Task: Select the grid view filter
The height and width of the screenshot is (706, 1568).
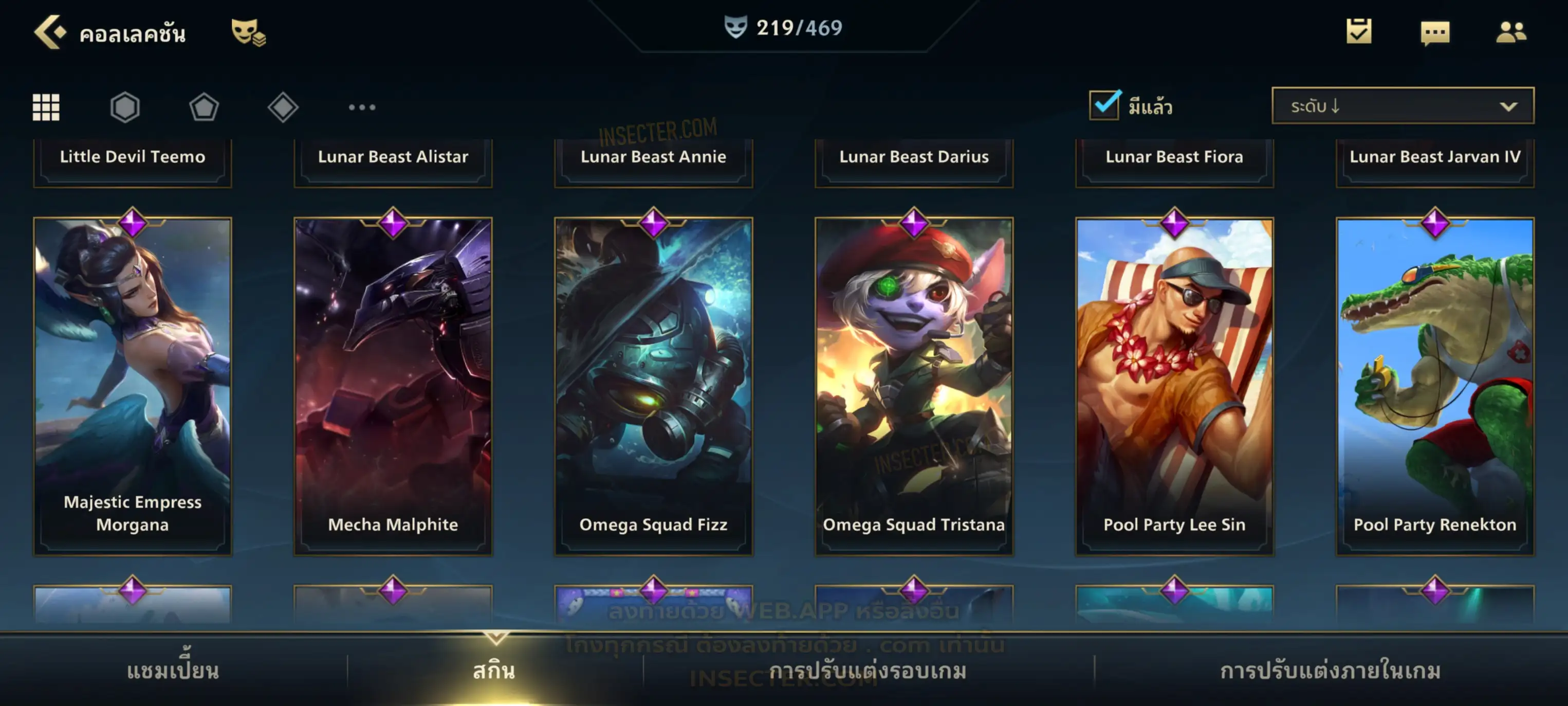Action: point(46,107)
